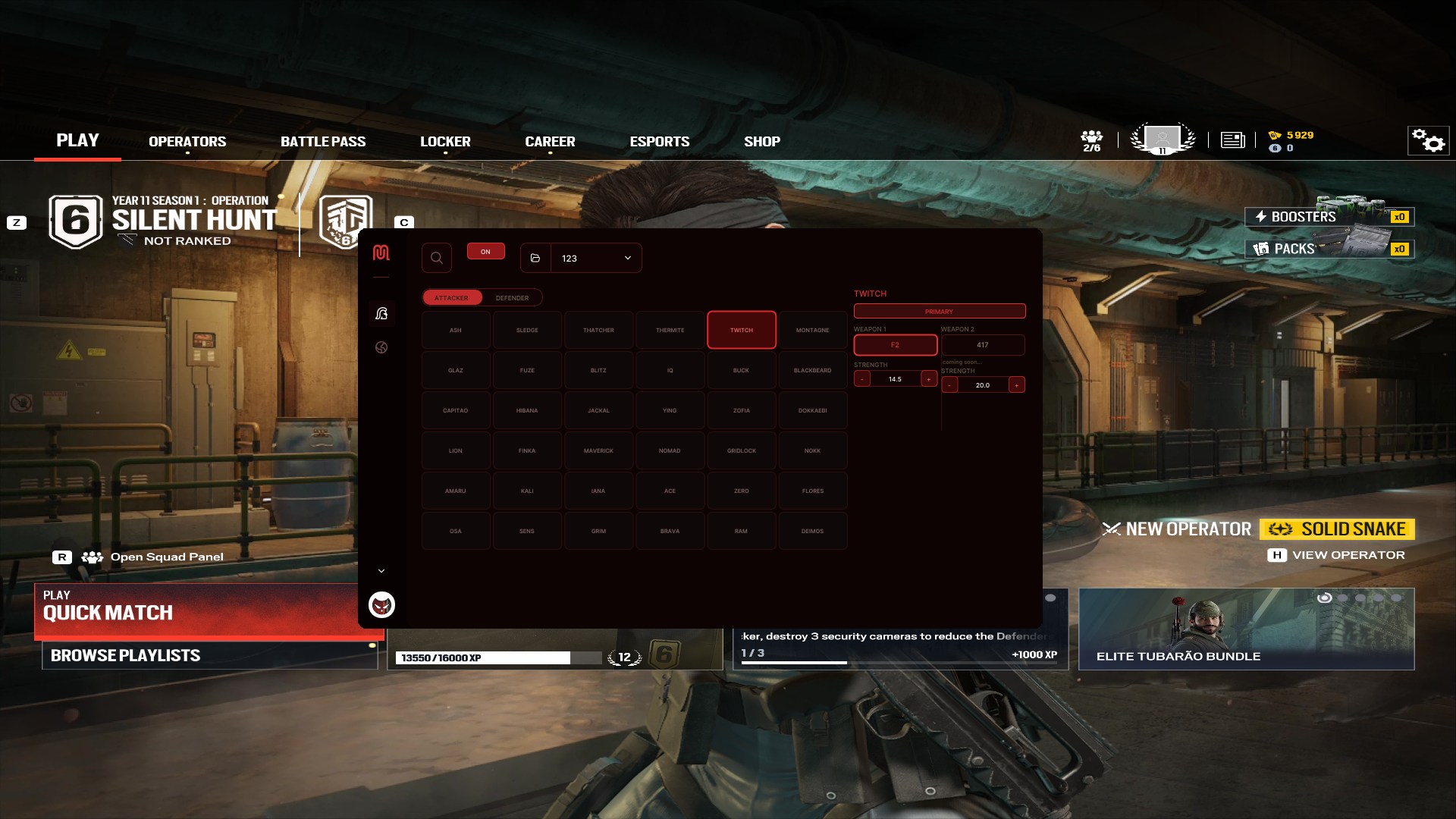Click the squad icon showing 2/6
The width and height of the screenshot is (1456, 819).
(x=1092, y=140)
